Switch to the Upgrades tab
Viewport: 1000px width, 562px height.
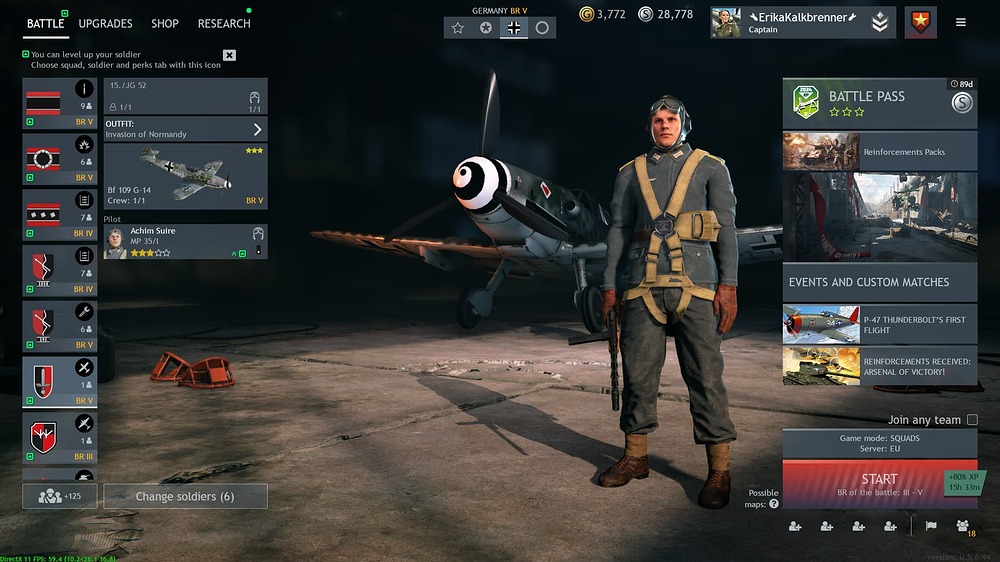105,23
